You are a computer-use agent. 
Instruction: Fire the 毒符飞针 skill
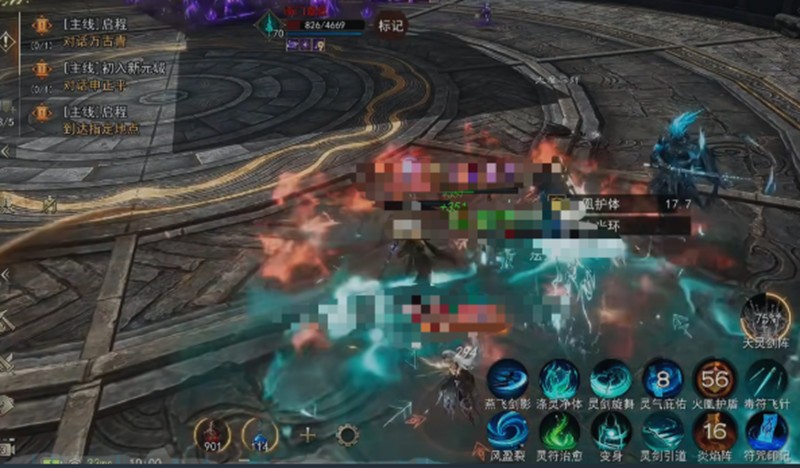point(766,378)
